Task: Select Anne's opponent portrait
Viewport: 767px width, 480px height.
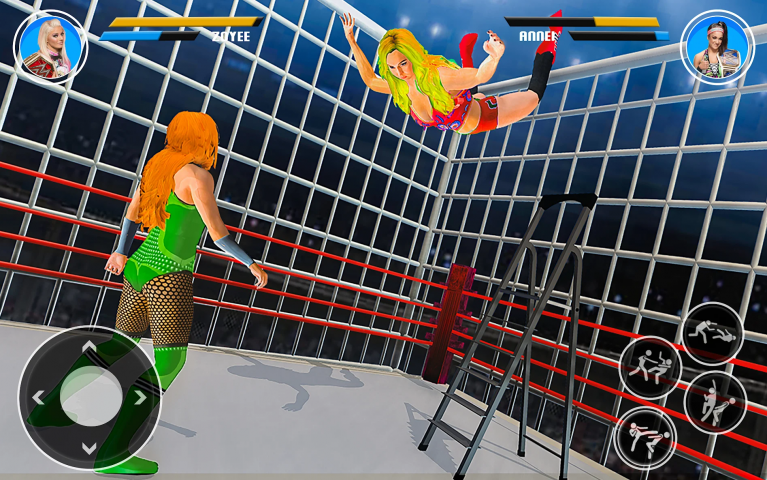Action: pyautogui.click(x=717, y=47)
